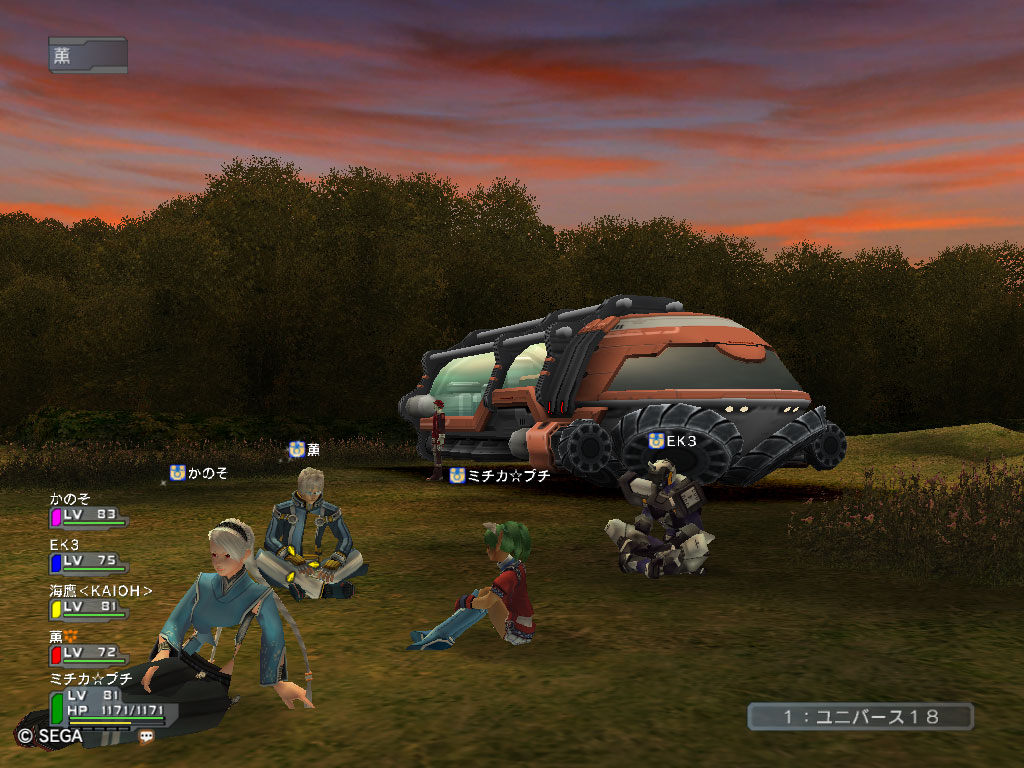Select the 薫 floating name tag

tap(305, 450)
